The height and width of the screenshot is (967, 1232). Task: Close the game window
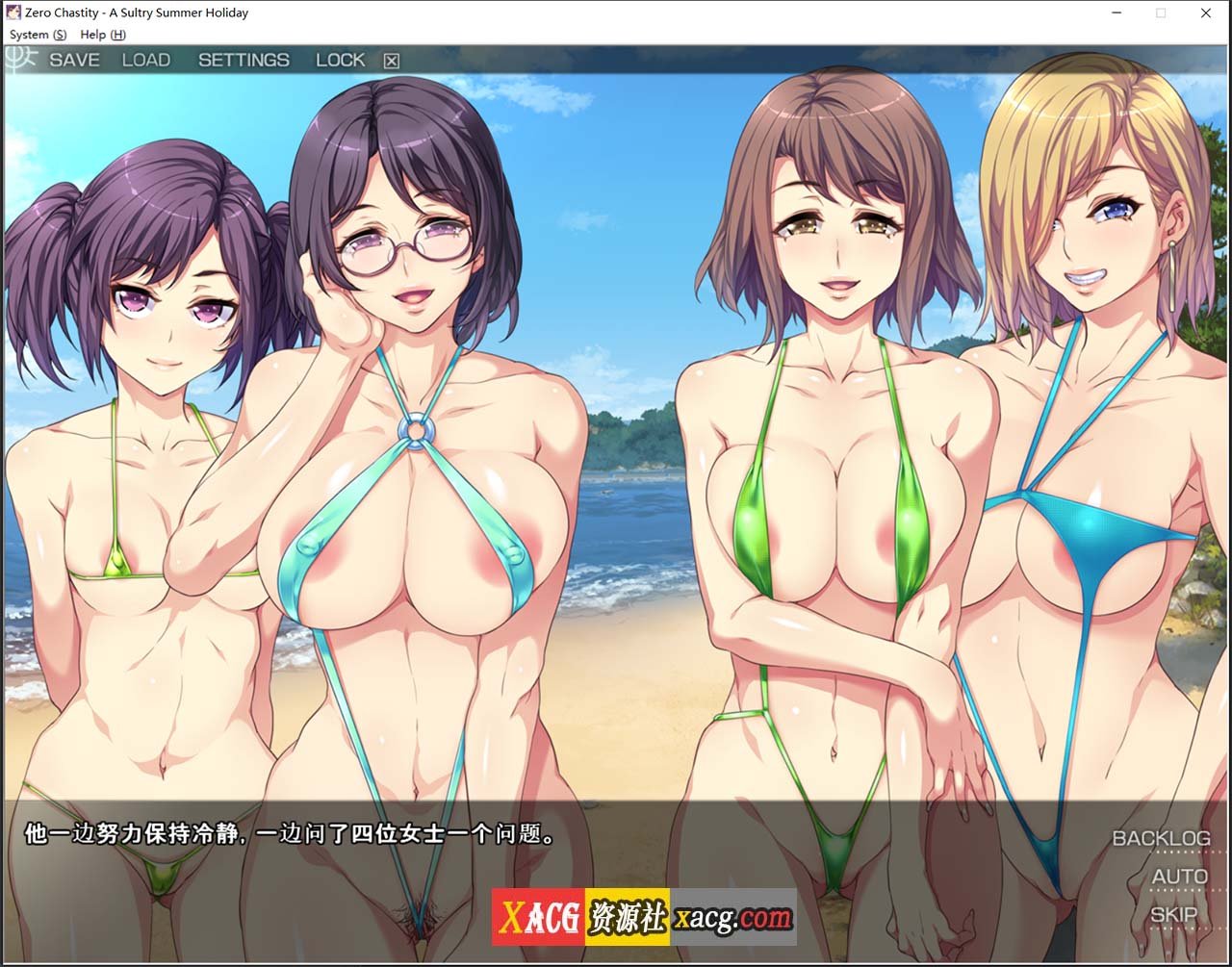pos(1206,13)
